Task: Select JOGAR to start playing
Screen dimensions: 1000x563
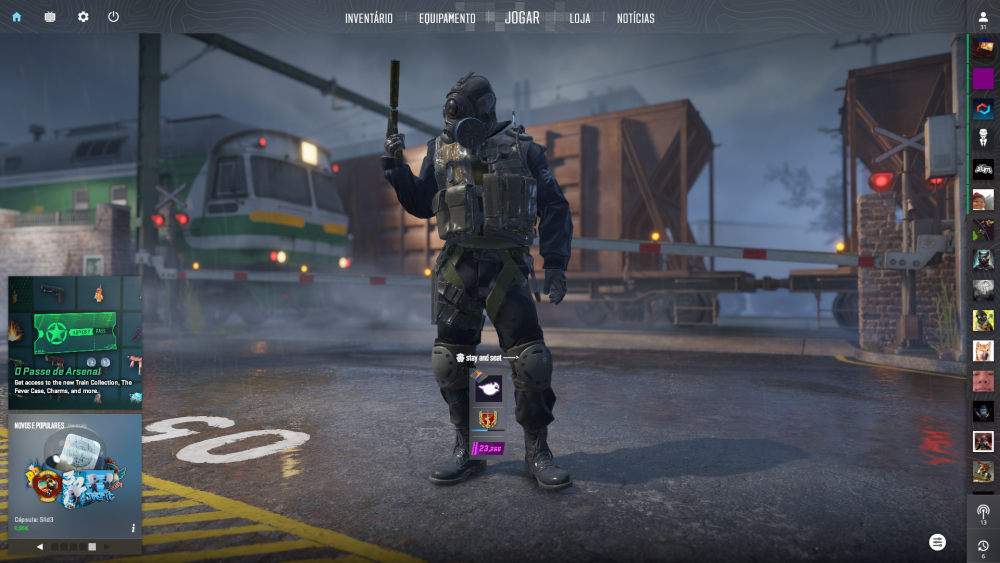Action: [522, 18]
